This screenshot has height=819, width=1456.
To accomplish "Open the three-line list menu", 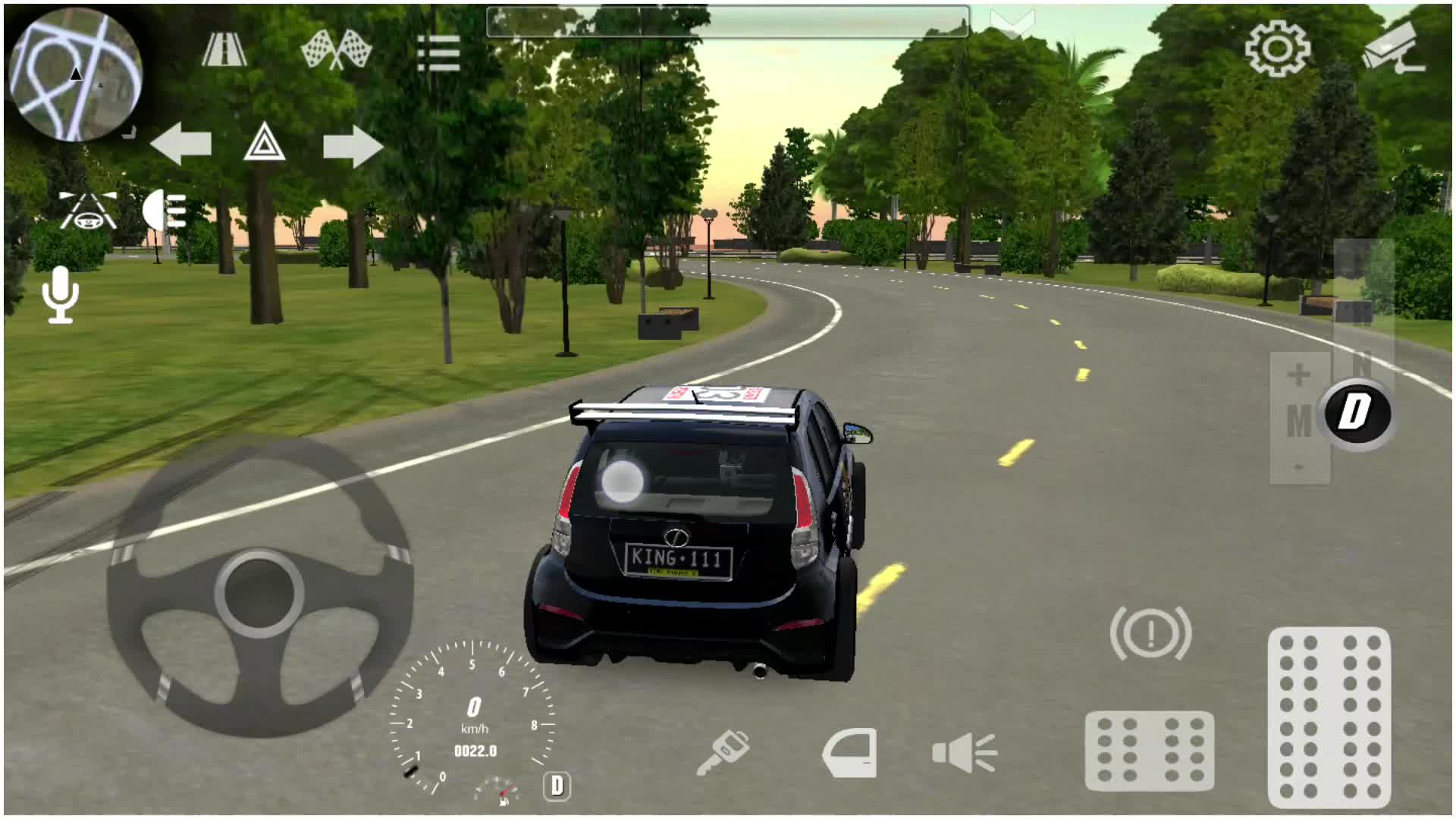I will pyautogui.click(x=438, y=53).
